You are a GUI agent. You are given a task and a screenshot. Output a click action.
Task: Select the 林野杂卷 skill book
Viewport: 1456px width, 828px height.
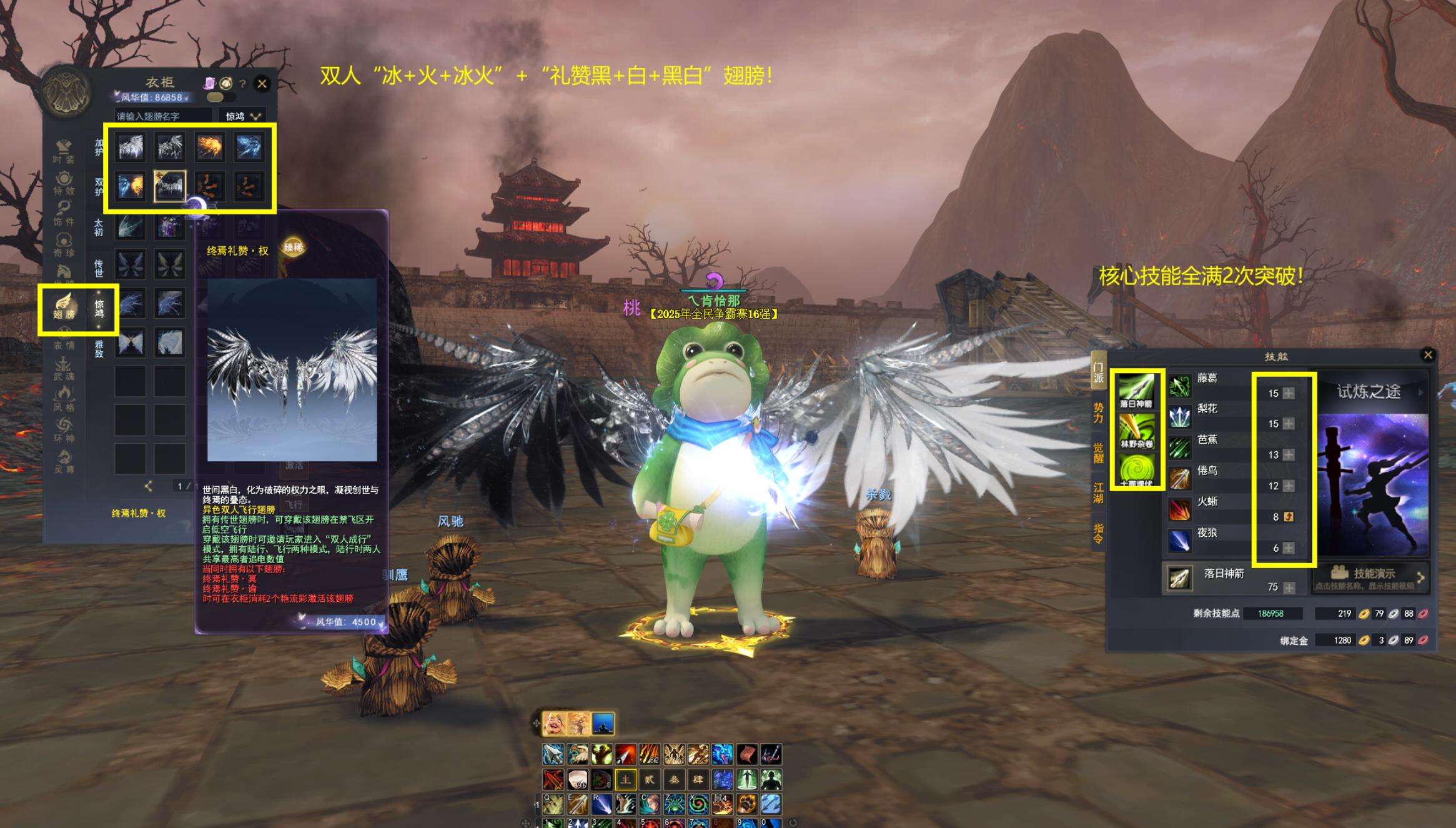[1136, 431]
